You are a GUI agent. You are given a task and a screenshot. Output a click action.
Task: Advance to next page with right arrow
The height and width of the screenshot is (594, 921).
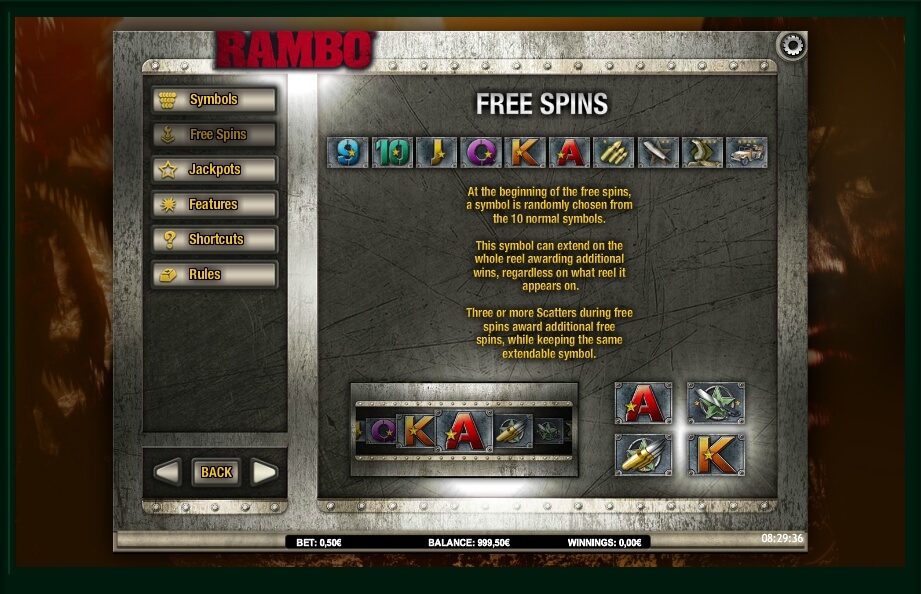tap(264, 472)
